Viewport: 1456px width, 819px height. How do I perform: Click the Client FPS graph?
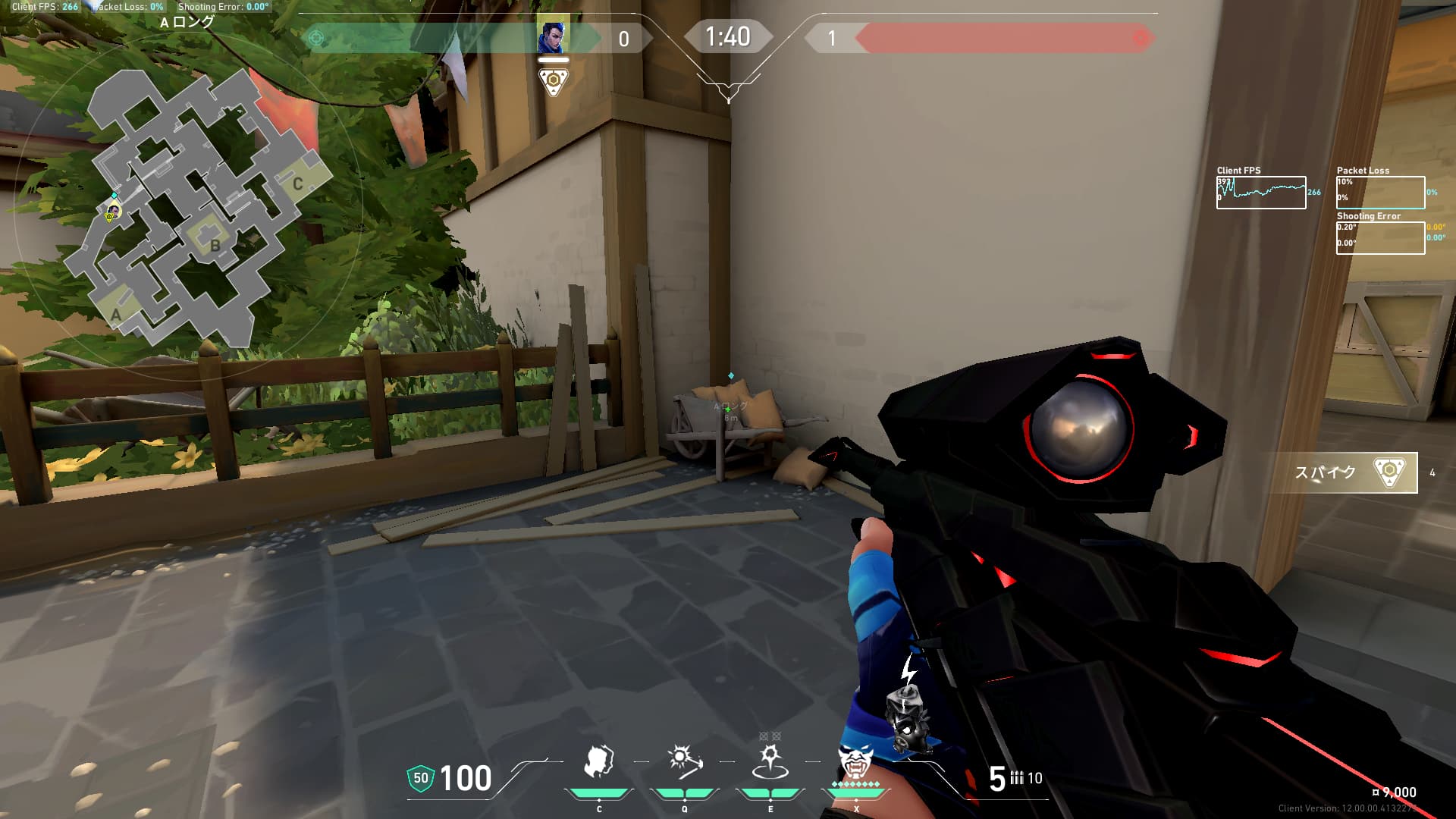(x=1261, y=193)
